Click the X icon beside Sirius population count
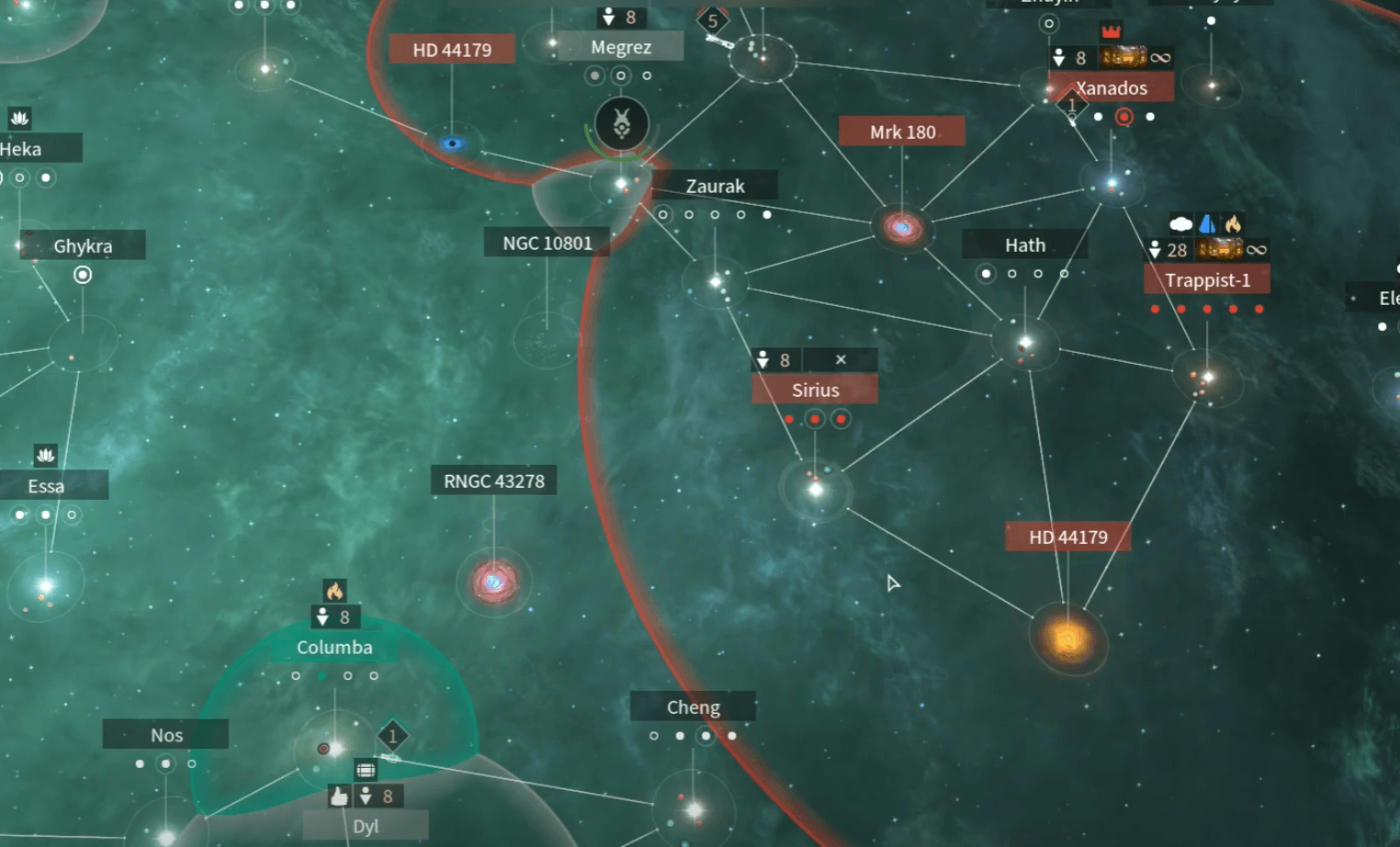Screen dimensions: 1400x847 pyautogui.click(x=841, y=359)
